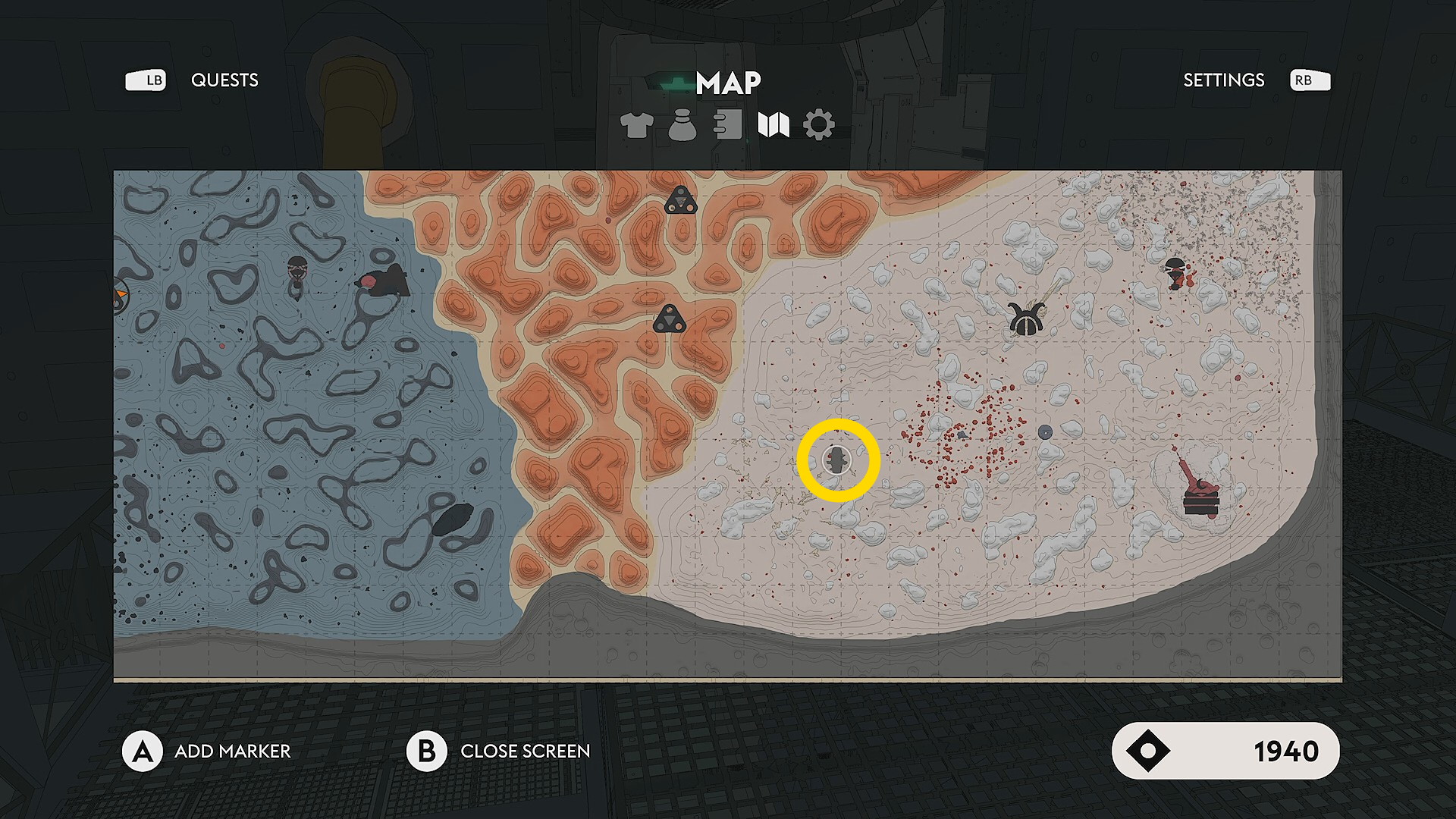Open the clothing shirt icon tab
The image size is (1456, 819).
point(636,125)
